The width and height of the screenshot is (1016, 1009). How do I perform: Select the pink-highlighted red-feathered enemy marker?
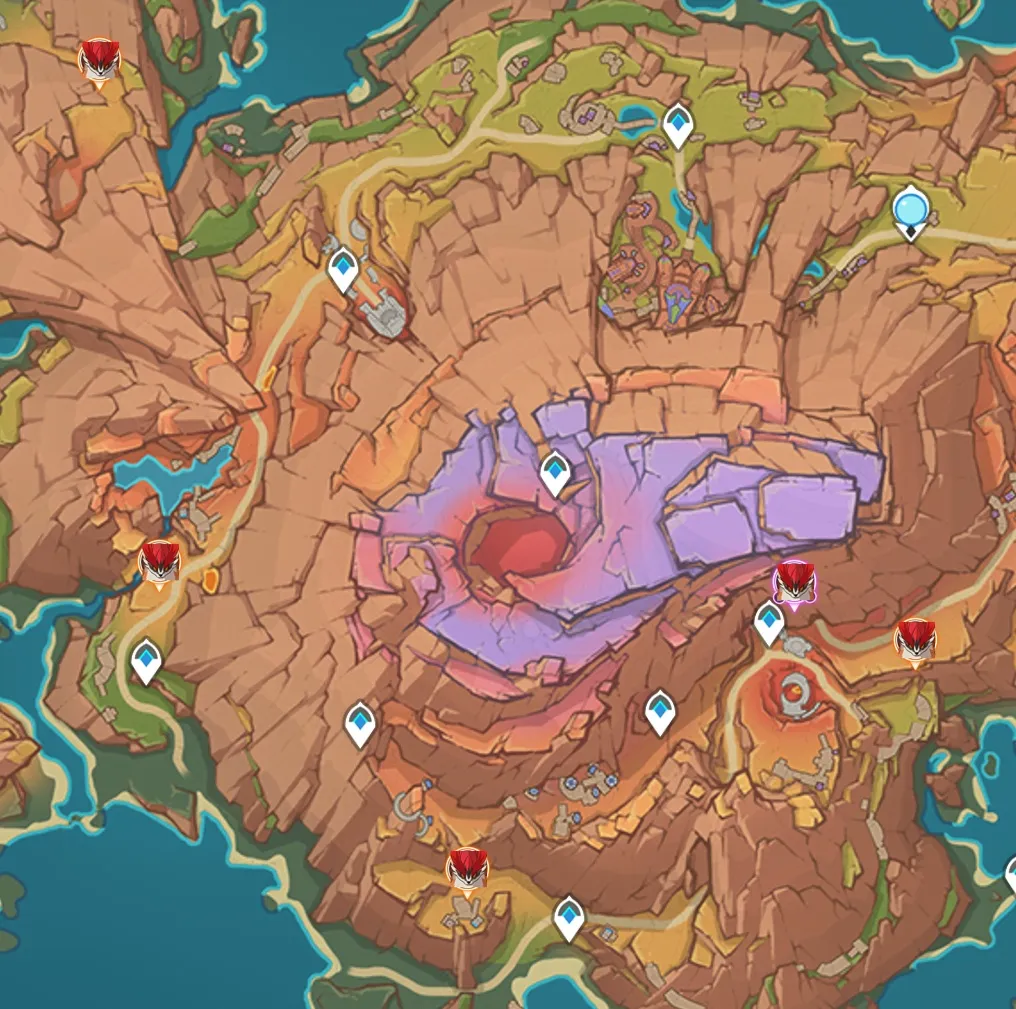click(795, 582)
